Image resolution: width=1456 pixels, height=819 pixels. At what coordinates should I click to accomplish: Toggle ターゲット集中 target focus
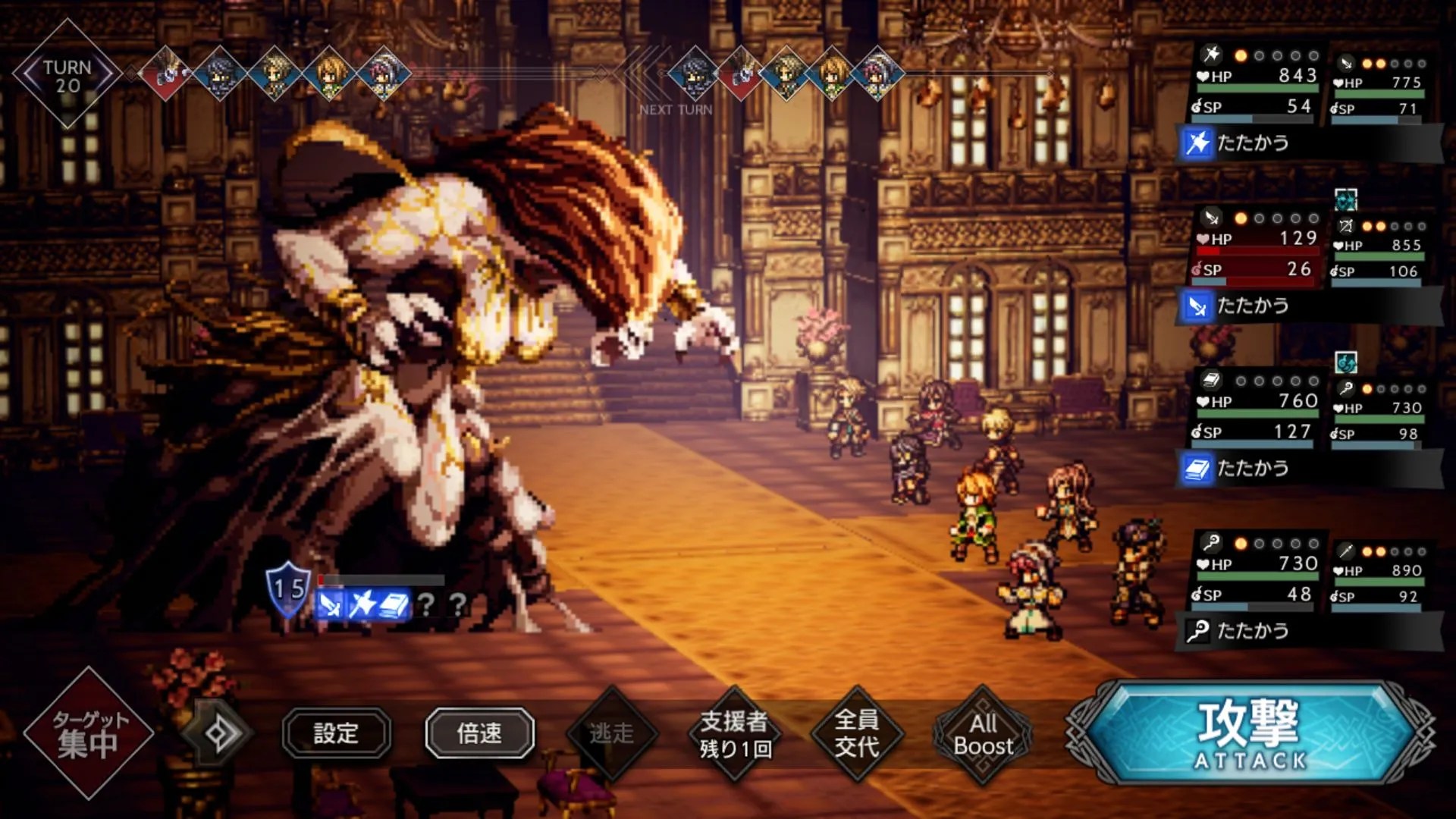(x=89, y=733)
